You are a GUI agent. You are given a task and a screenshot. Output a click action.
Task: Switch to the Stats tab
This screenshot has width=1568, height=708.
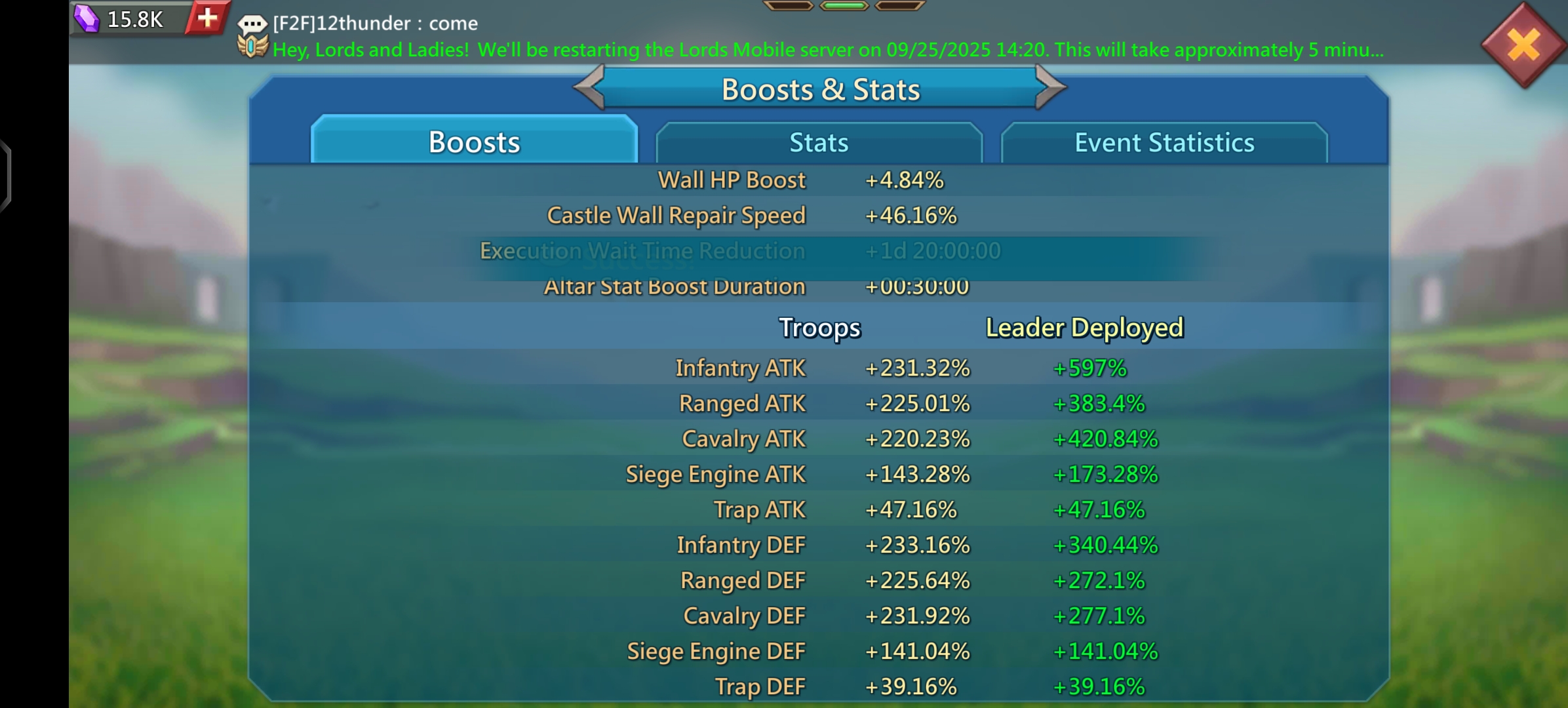tap(819, 142)
